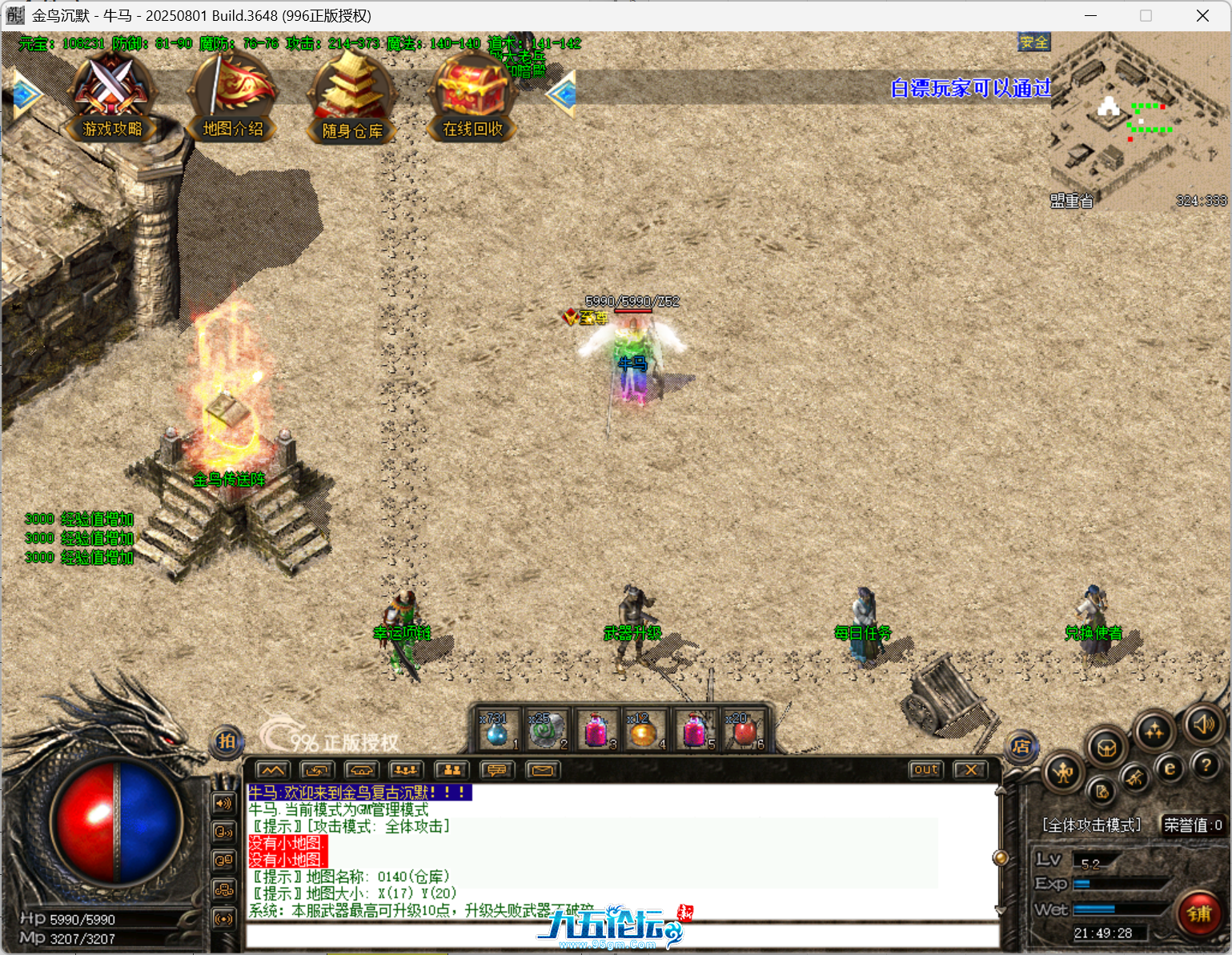Click the speaker volume icon
Screen dimensions: 1232x955
click(x=1203, y=727)
